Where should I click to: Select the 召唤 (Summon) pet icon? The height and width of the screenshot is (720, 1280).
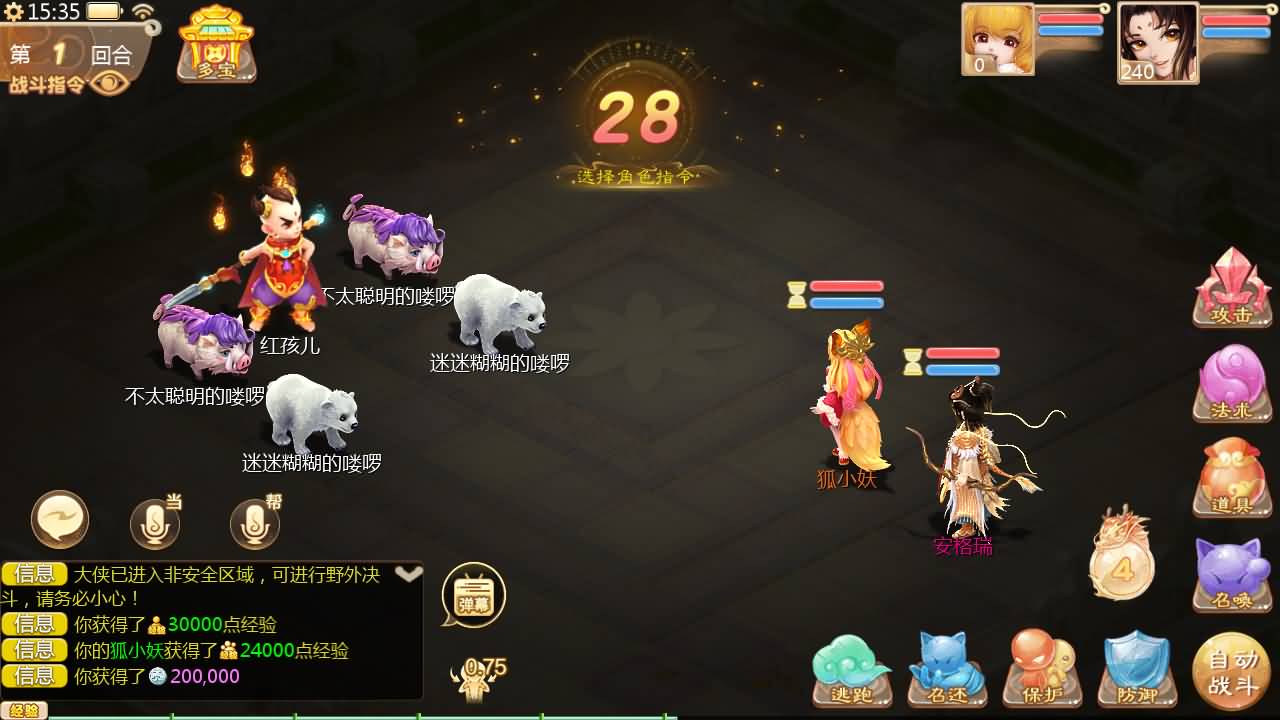click(x=1231, y=575)
